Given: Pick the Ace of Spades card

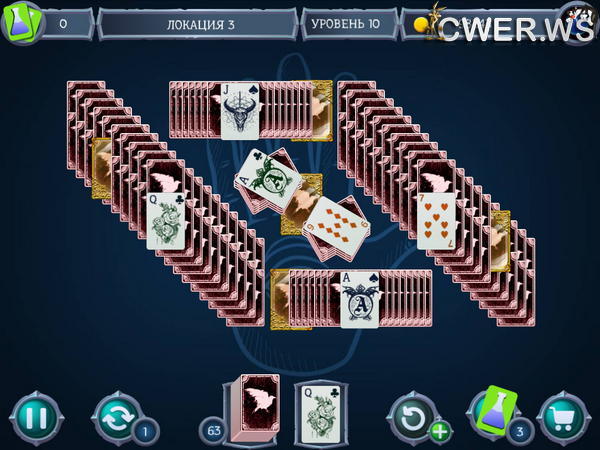Looking at the screenshot, I should (360, 299).
